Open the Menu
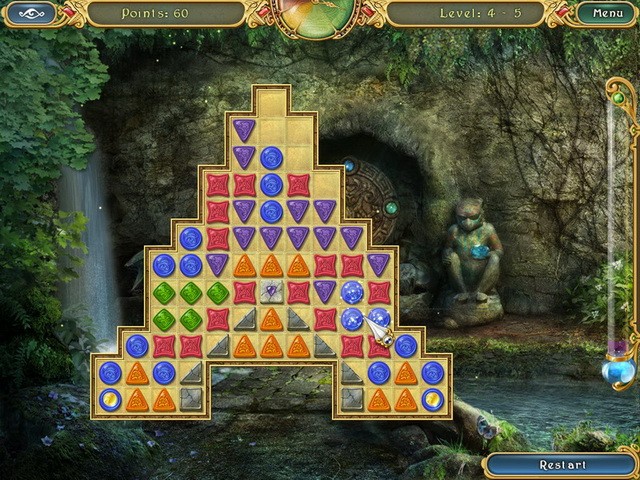This screenshot has width=640, height=480. (x=607, y=14)
